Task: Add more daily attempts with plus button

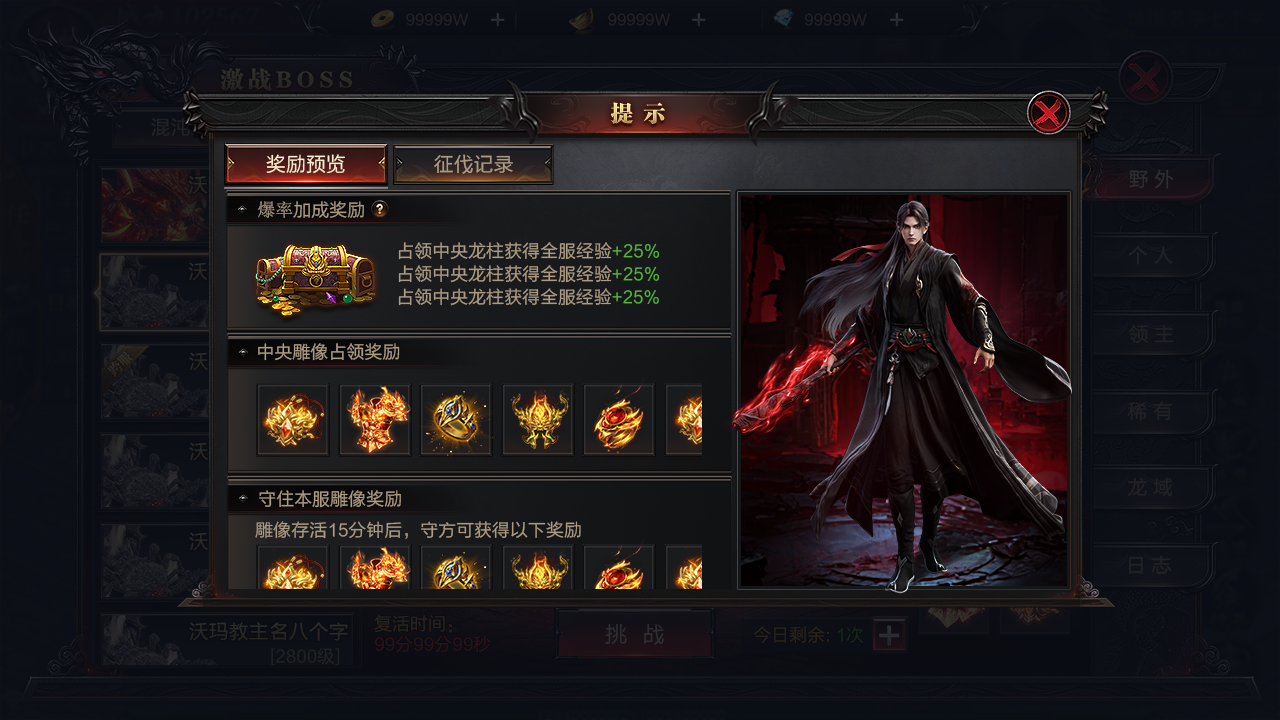Action: pos(890,635)
